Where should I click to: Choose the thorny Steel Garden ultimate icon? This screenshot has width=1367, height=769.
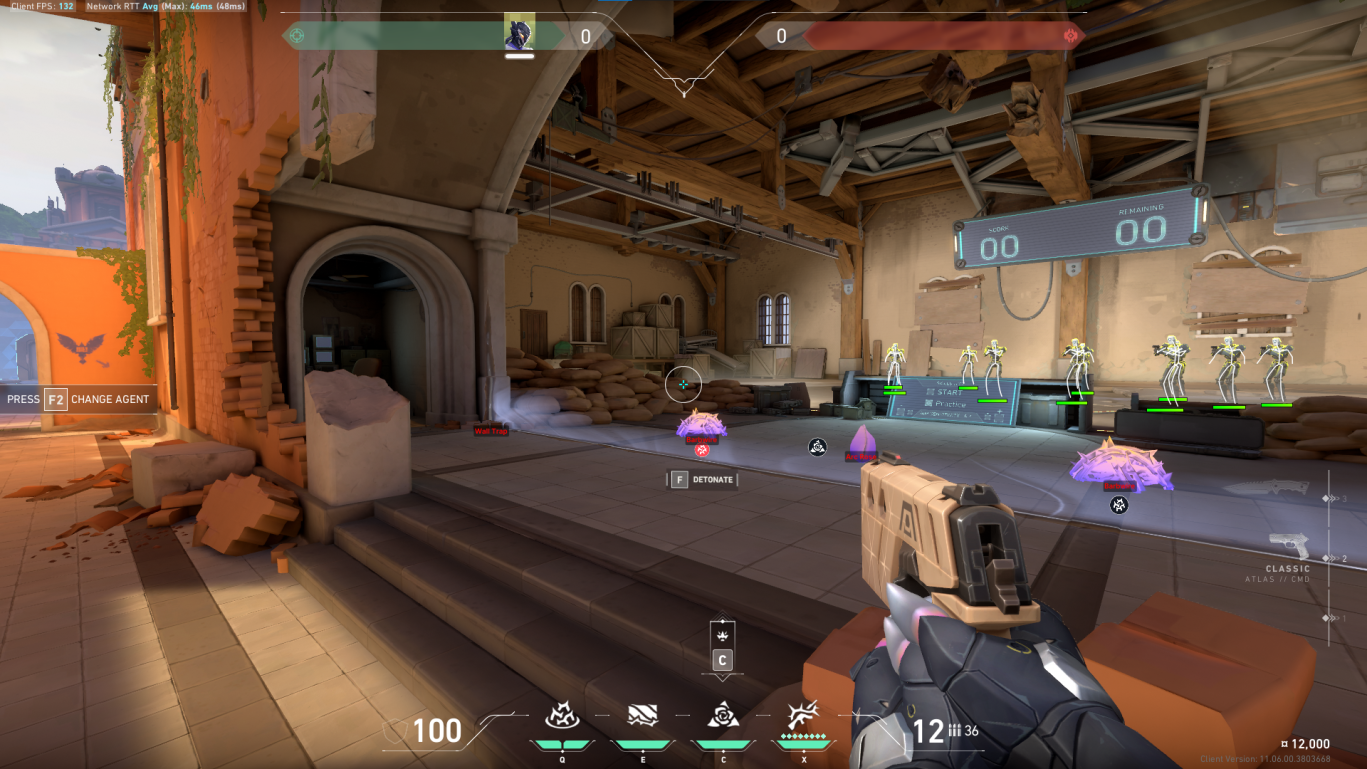tap(802, 716)
